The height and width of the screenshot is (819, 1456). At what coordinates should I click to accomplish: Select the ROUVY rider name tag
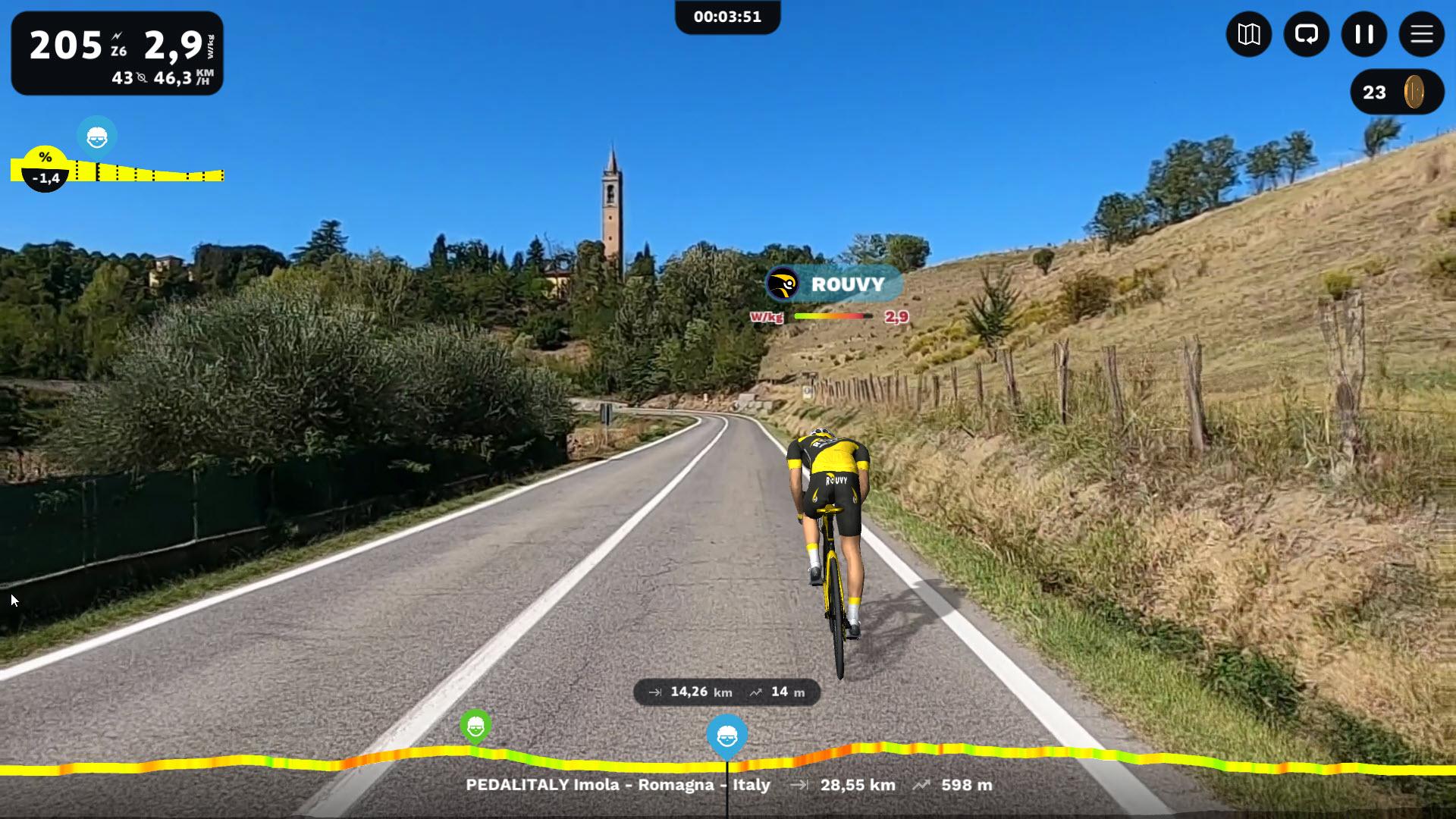(x=834, y=284)
